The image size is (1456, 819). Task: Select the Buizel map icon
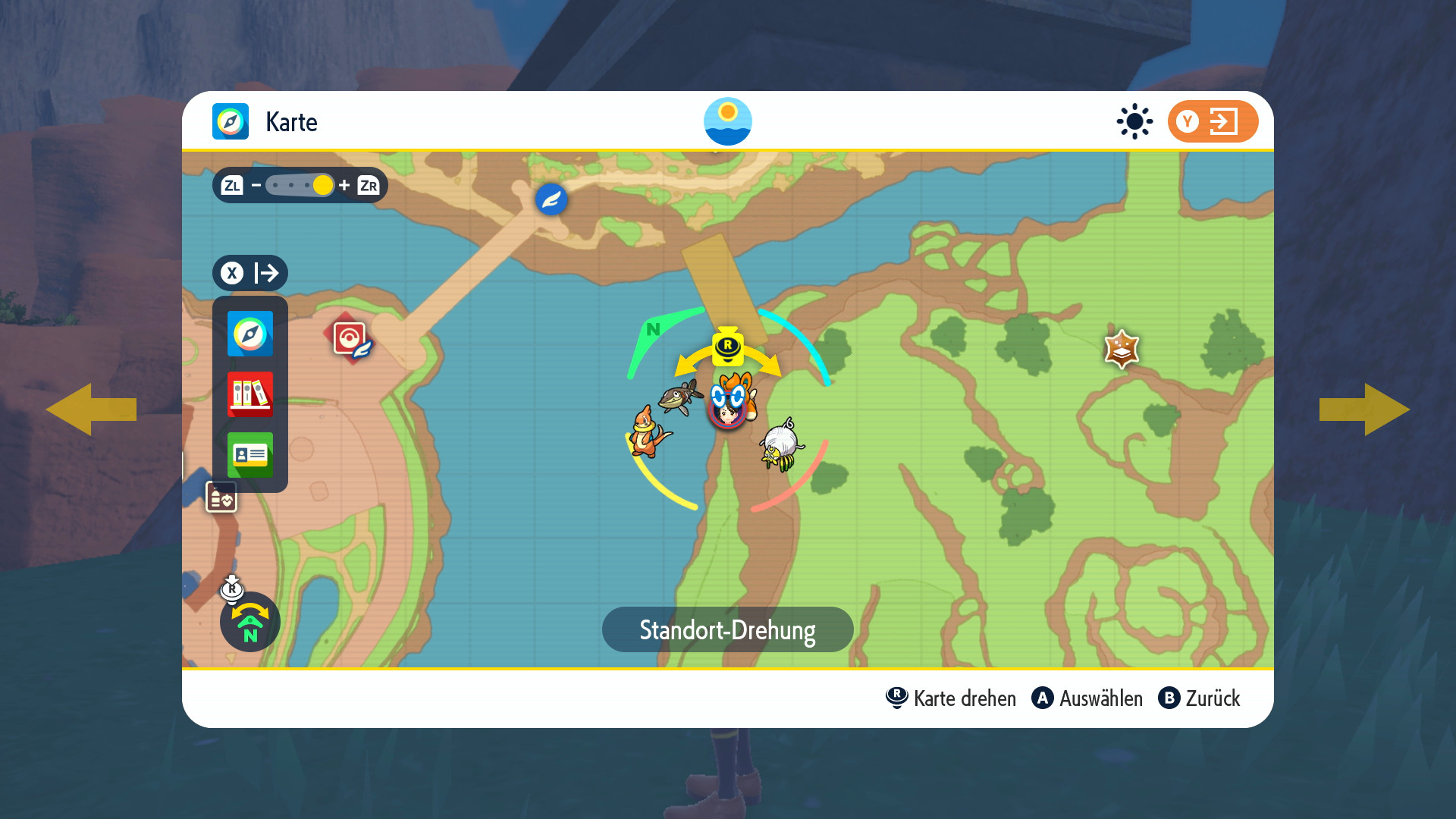click(648, 432)
